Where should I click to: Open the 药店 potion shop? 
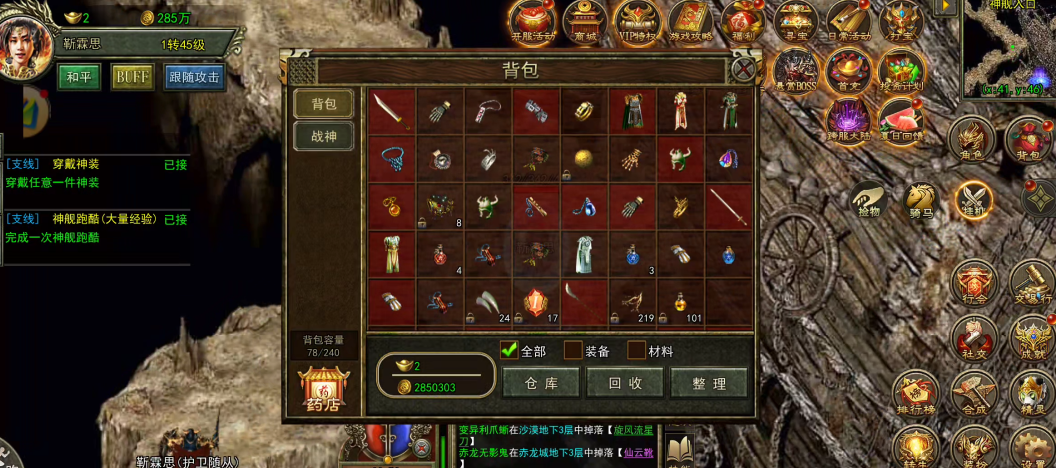(x=323, y=390)
